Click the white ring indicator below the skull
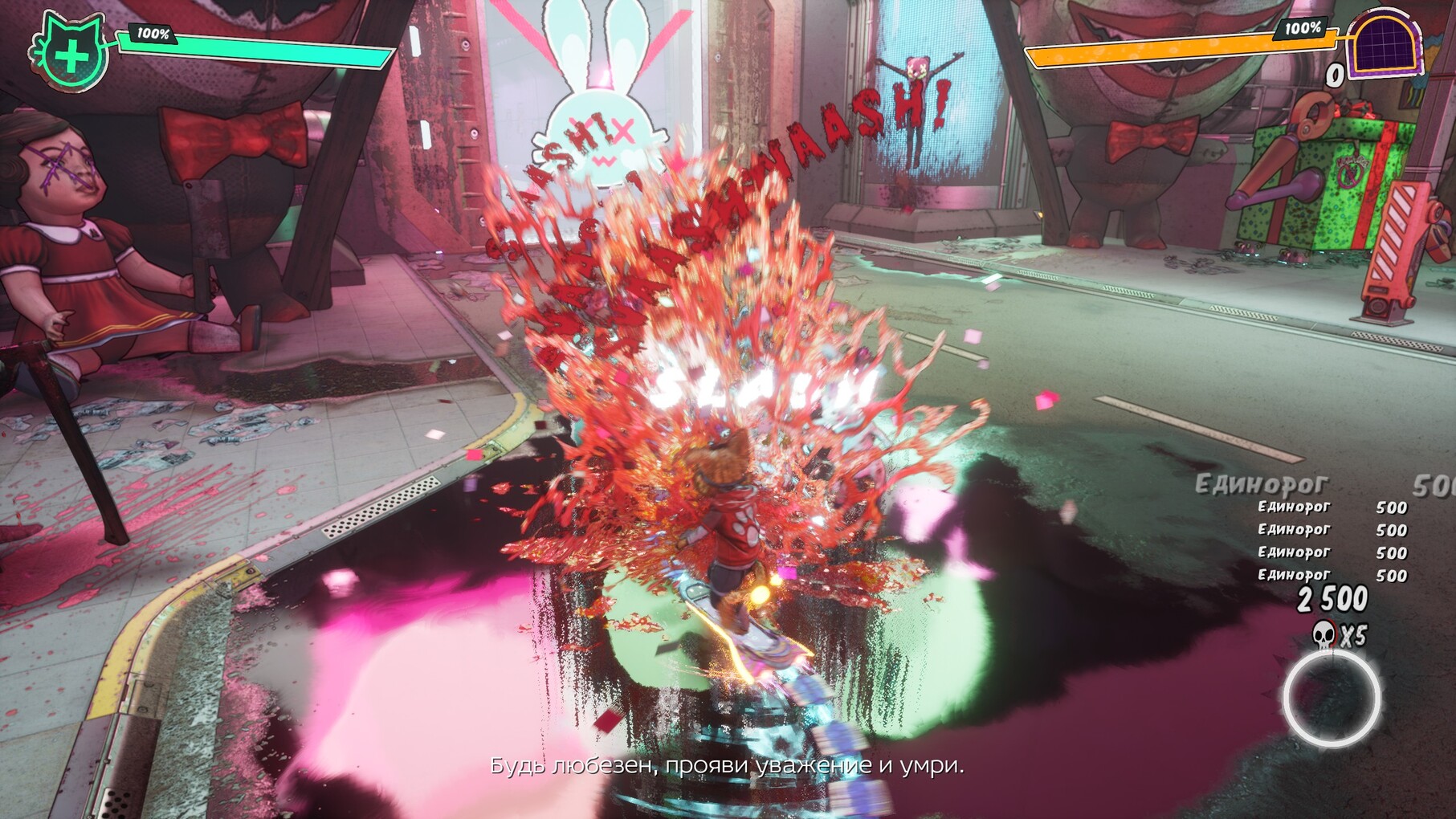 [x=1332, y=698]
